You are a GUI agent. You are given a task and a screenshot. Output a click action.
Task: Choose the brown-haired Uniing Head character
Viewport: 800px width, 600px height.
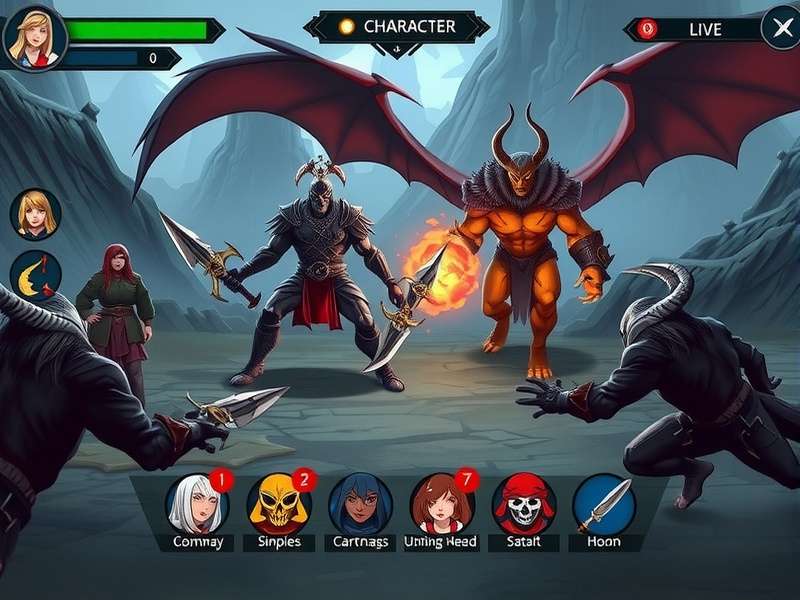click(x=441, y=504)
